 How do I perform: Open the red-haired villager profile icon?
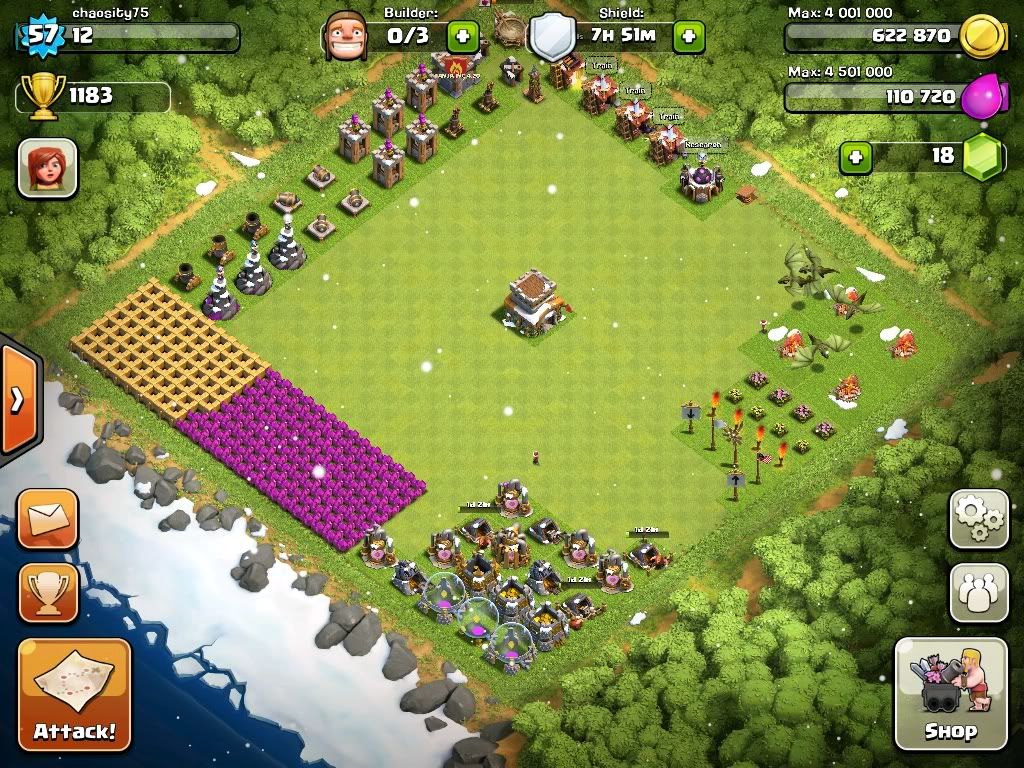[47, 168]
